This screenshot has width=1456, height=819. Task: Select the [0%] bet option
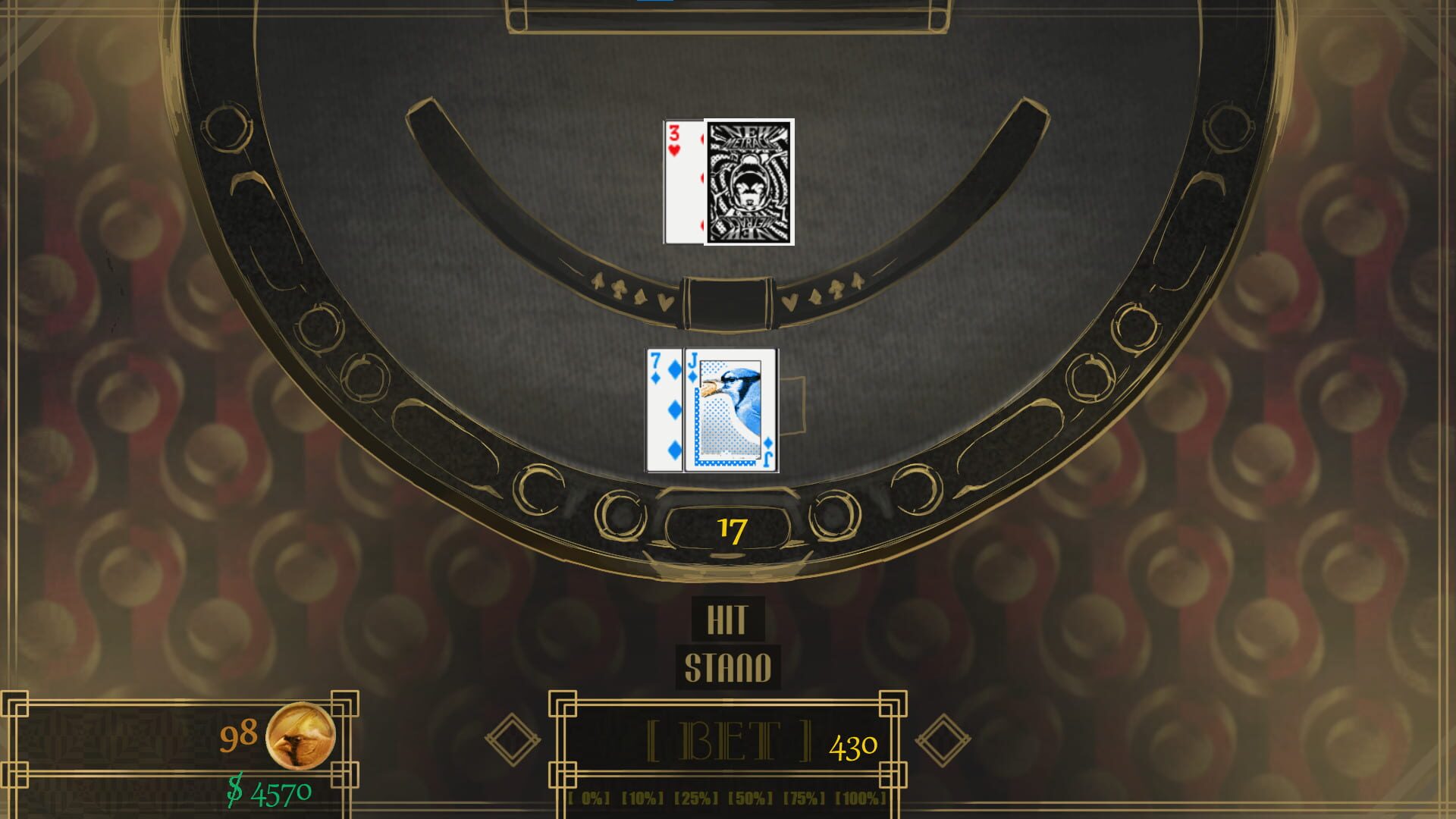pos(589,798)
